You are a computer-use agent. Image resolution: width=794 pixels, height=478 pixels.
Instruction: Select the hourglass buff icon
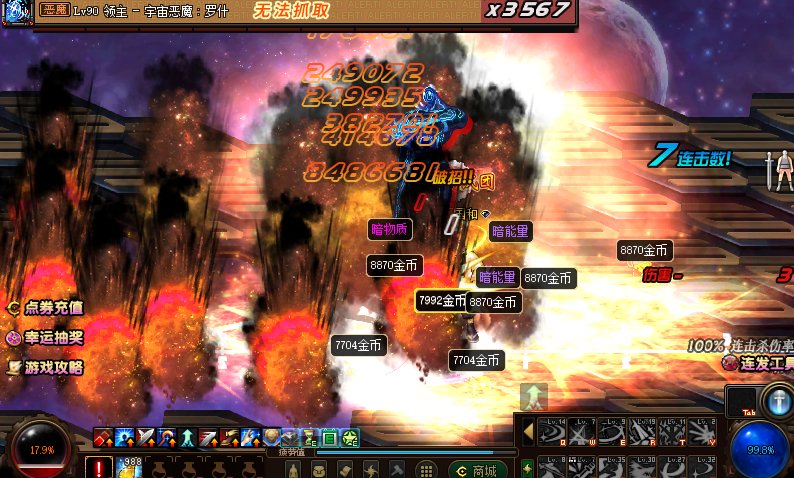click(309, 437)
